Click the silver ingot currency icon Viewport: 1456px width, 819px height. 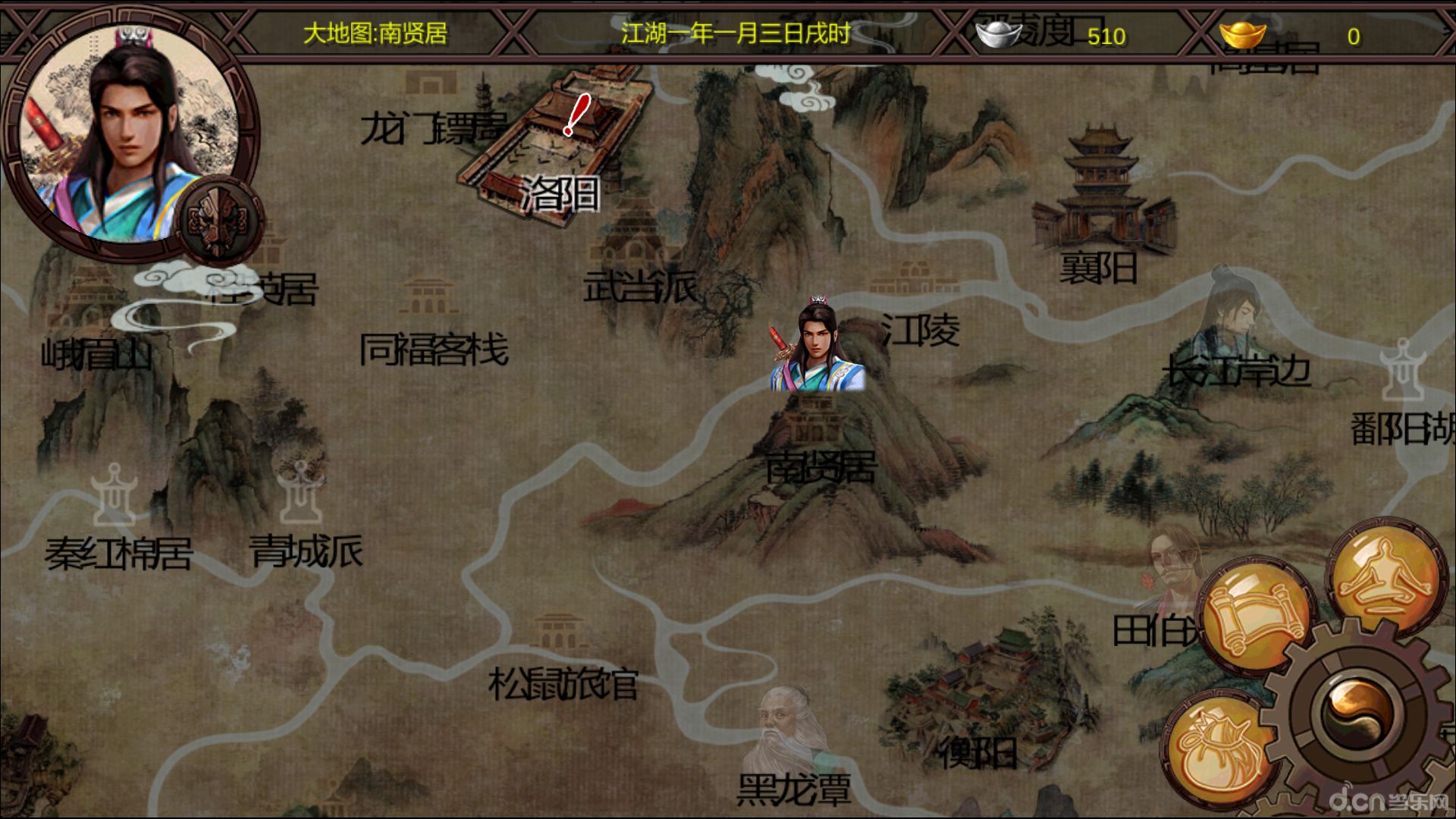[999, 33]
